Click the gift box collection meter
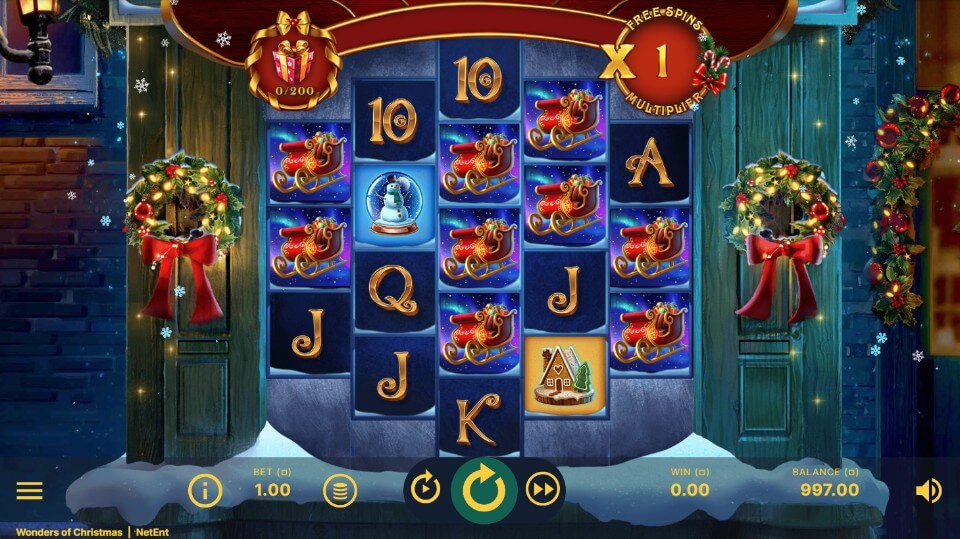This screenshot has height=539, width=960. [293, 60]
